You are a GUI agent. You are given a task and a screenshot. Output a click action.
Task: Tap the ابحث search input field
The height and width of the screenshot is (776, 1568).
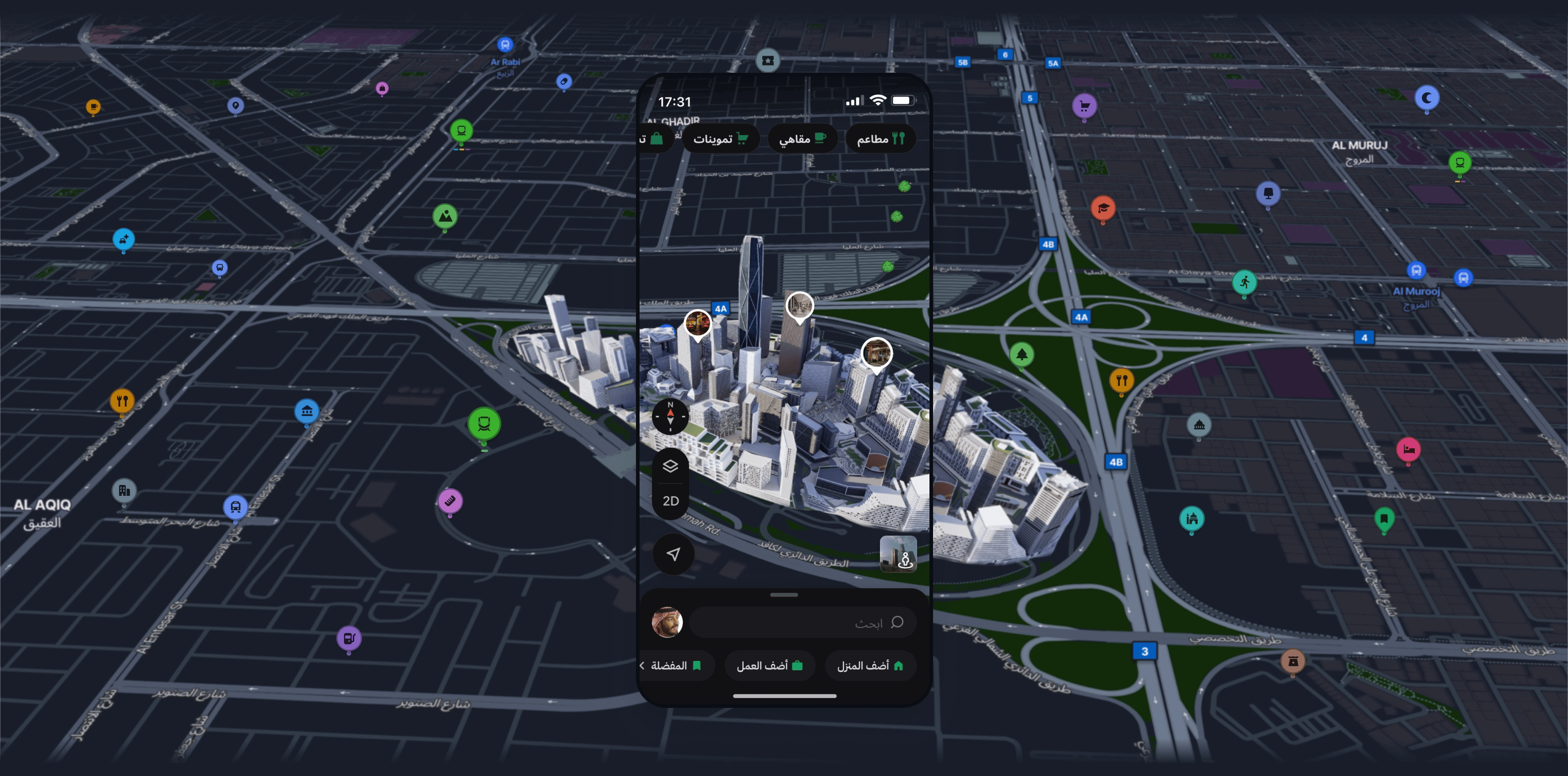point(804,622)
